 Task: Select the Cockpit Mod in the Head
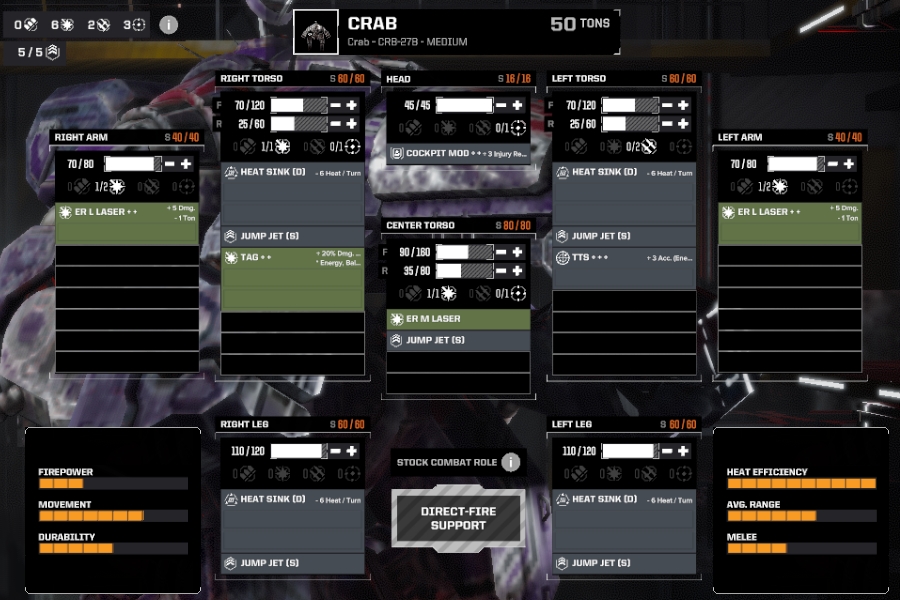pos(458,154)
